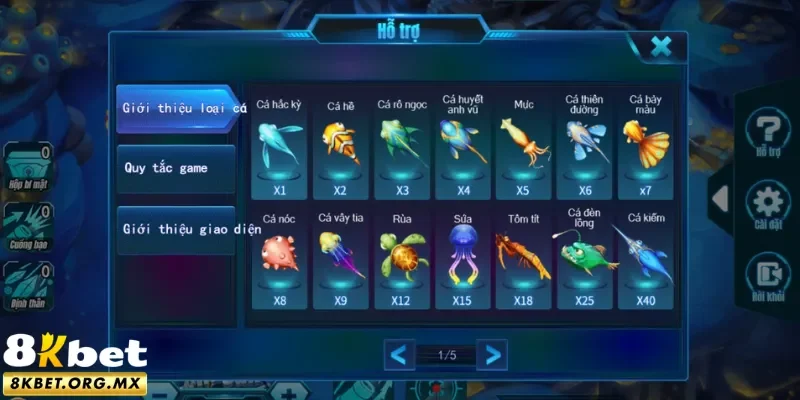Switch to the Quy tắc game tab
This screenshot has width=800, height=400.
176,168
